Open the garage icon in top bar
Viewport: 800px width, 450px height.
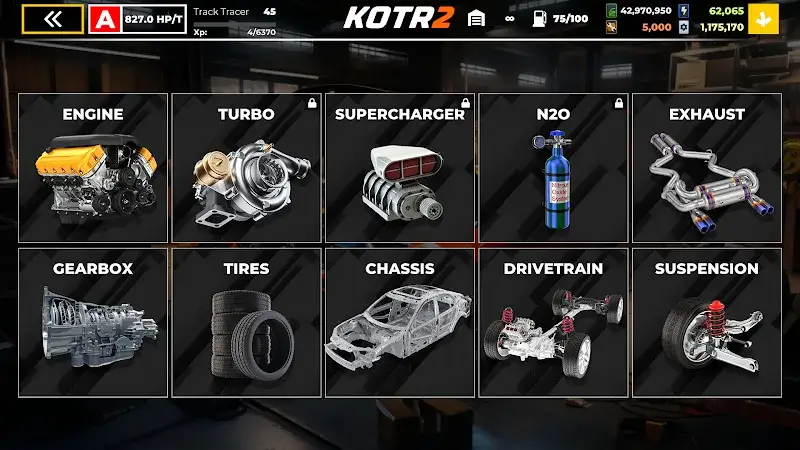tap(476, 18)
